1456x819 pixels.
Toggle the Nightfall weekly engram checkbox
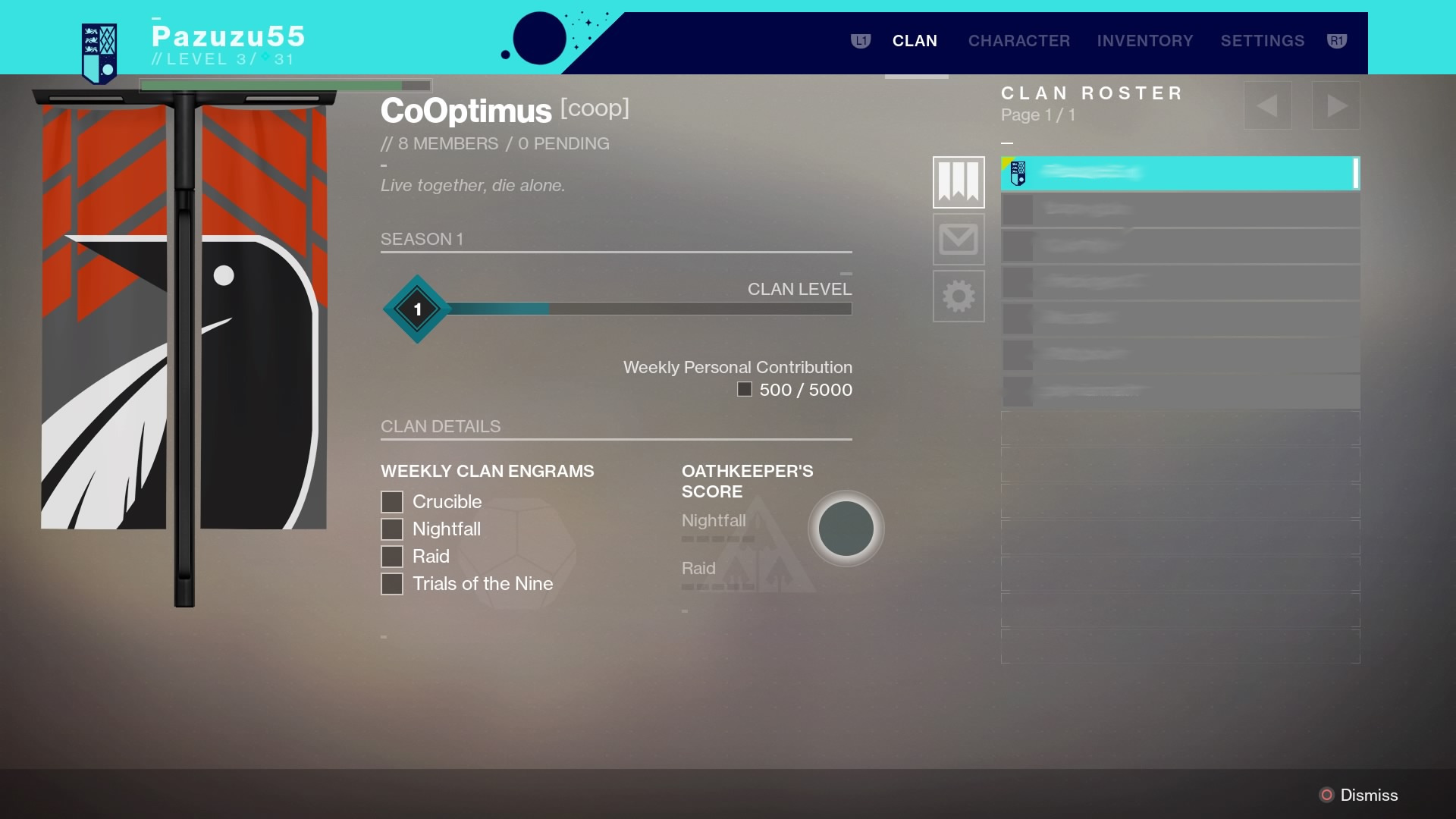(391, 529)
